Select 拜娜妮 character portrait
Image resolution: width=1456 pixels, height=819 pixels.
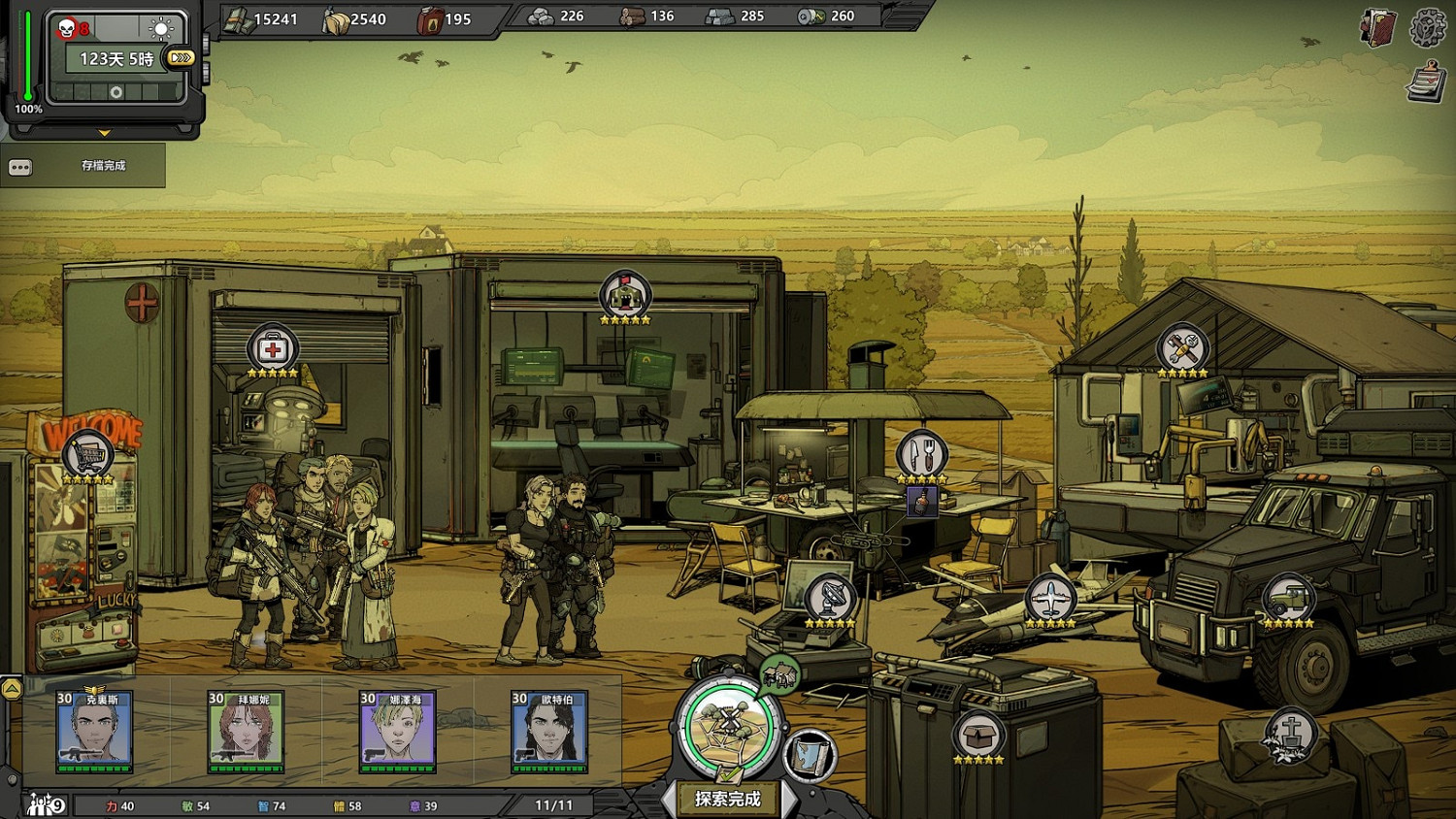tap(246, 731)
